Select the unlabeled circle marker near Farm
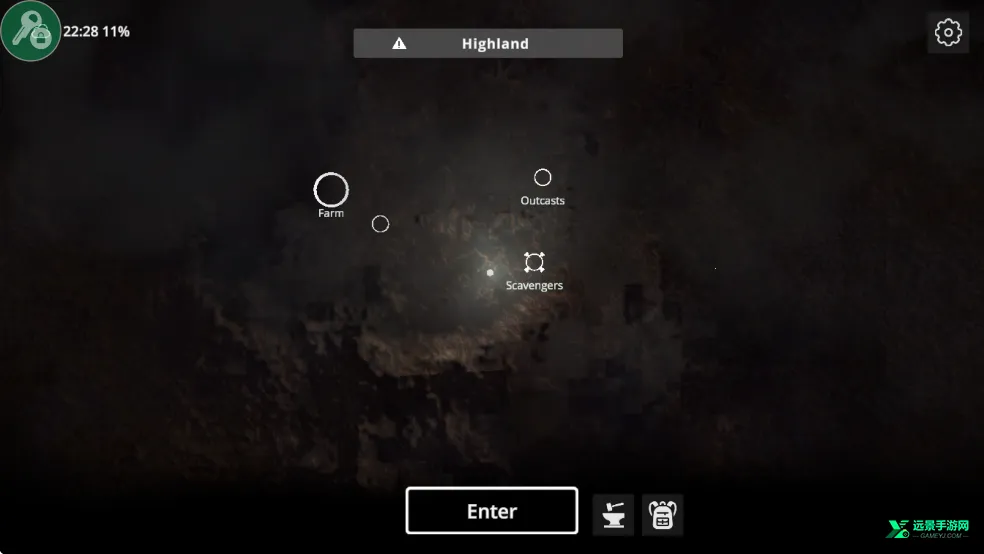 380,224
